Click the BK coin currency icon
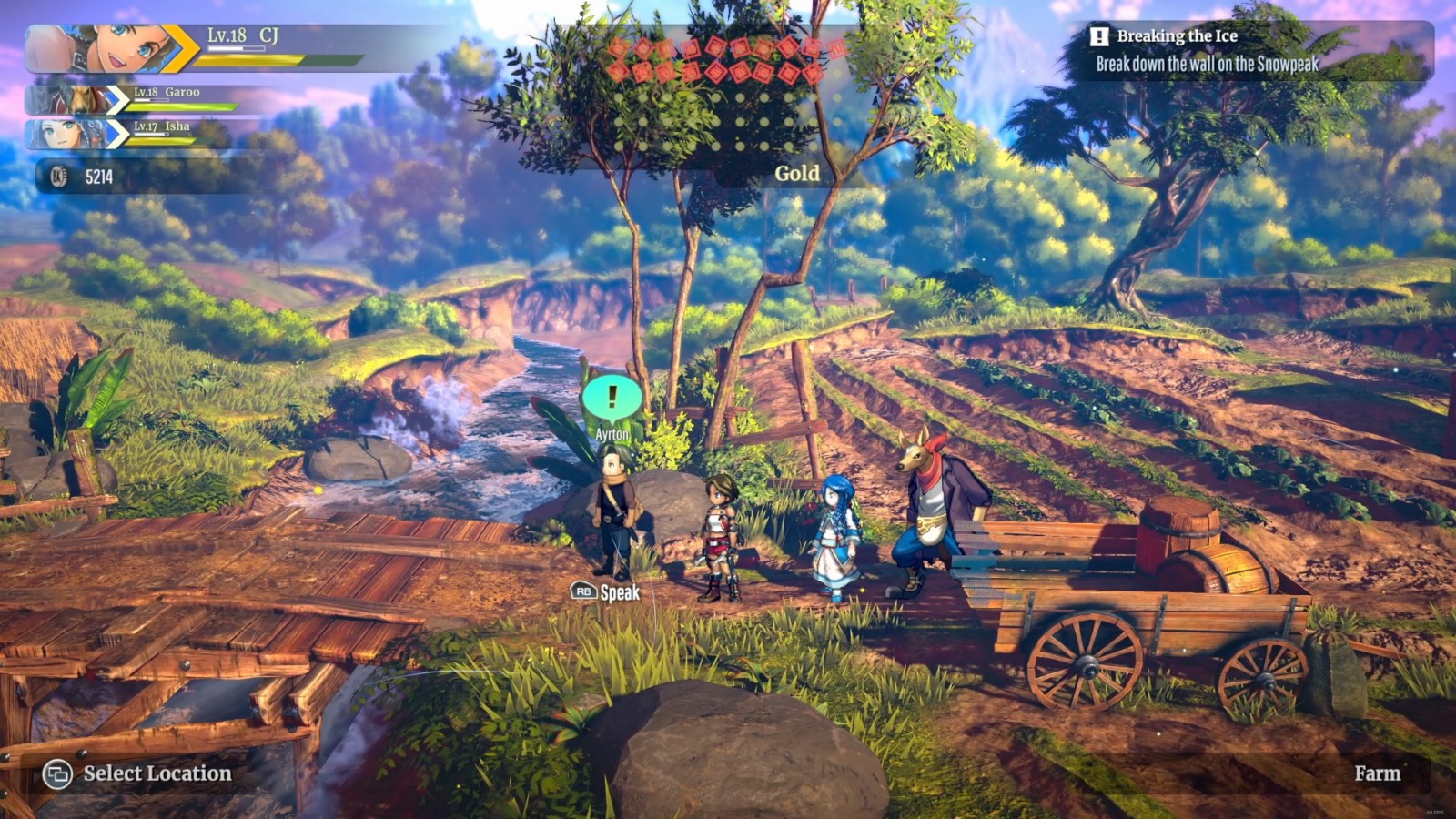Viewport: 1456px width, 819px height. point(60,175)
